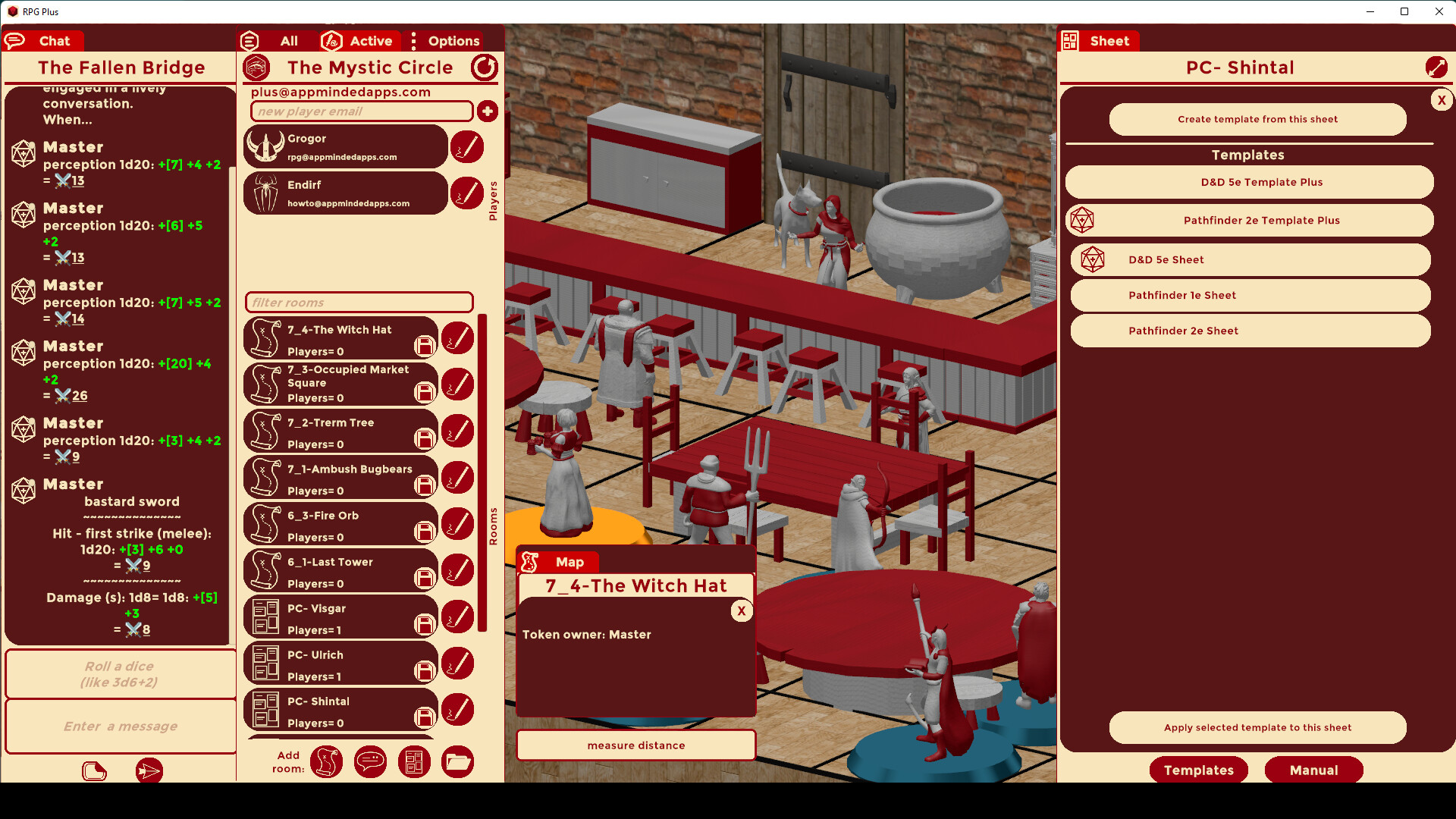Screen dimensions: 1456x819
Task: Add a chat room using speech bubble icon
Action: click(370, 761)
